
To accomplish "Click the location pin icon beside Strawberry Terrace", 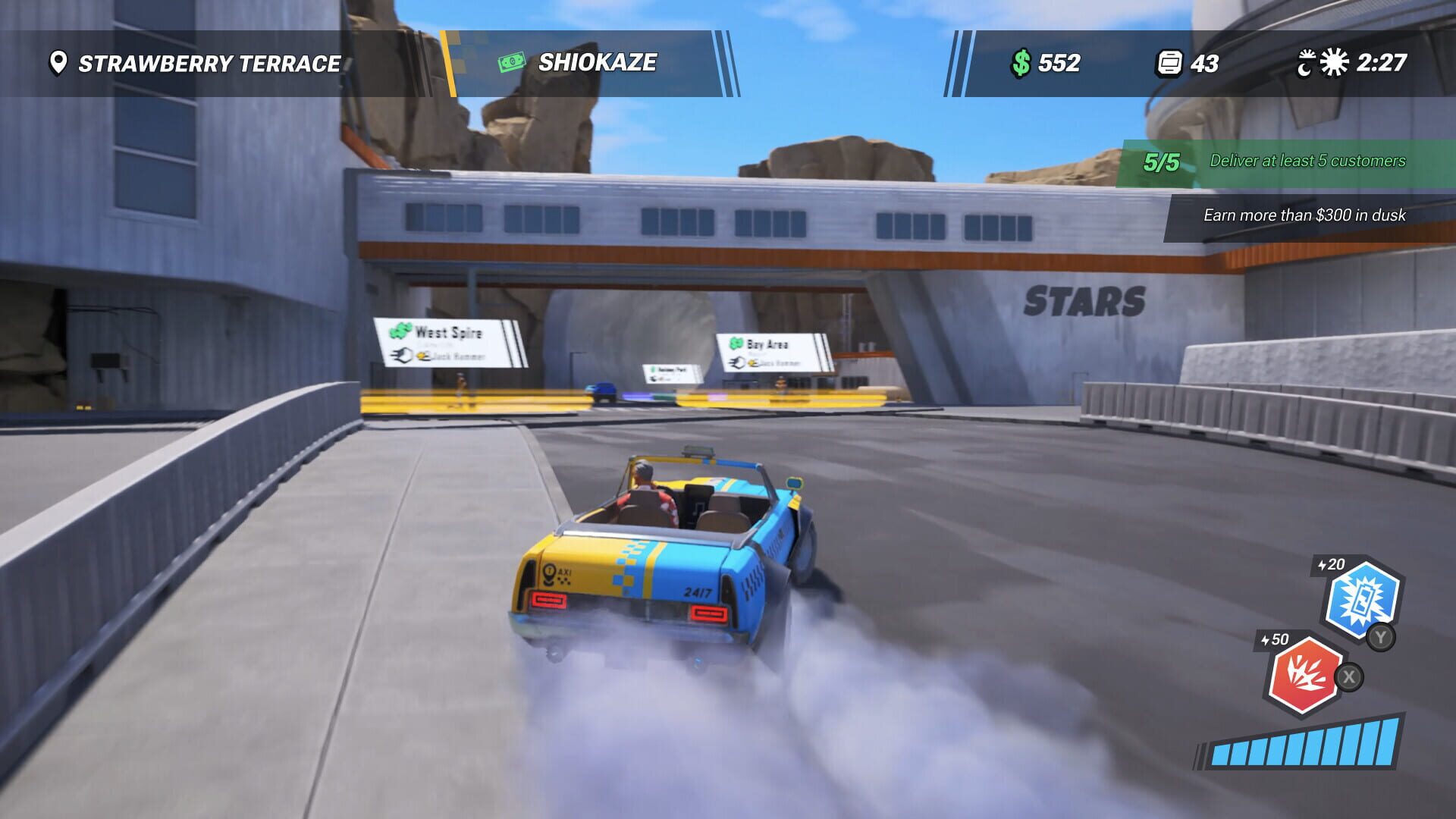I will (x=57, y=64).
